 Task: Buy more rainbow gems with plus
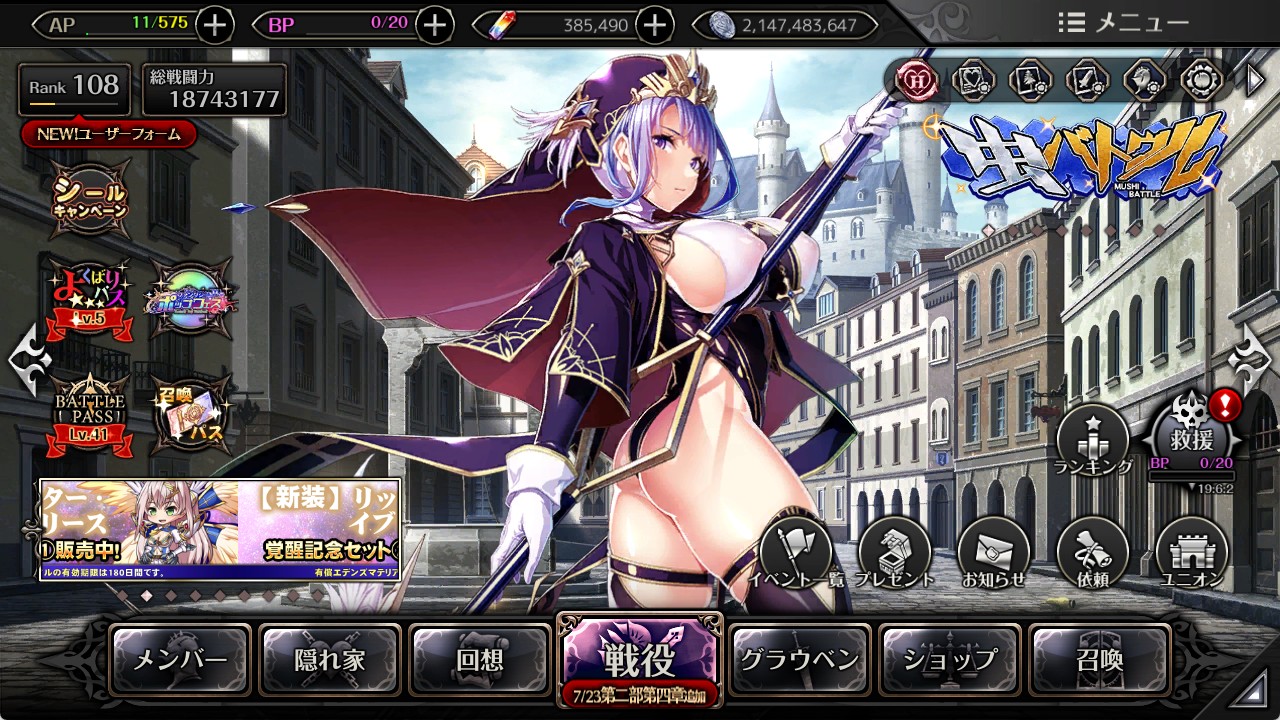click(654, 25)
